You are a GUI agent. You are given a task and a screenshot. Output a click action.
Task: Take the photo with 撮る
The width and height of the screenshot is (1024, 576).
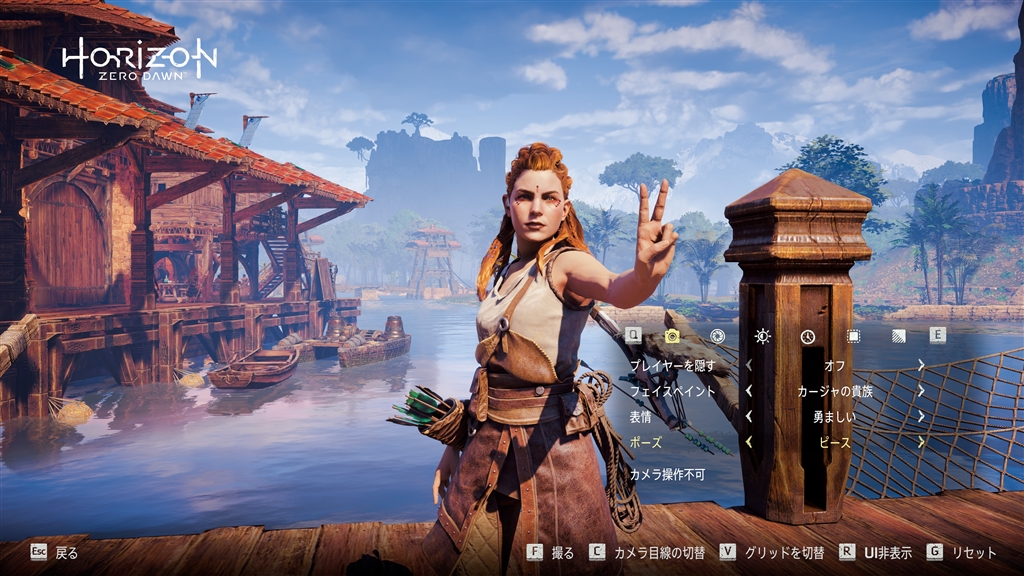click(x=563, y=552)
